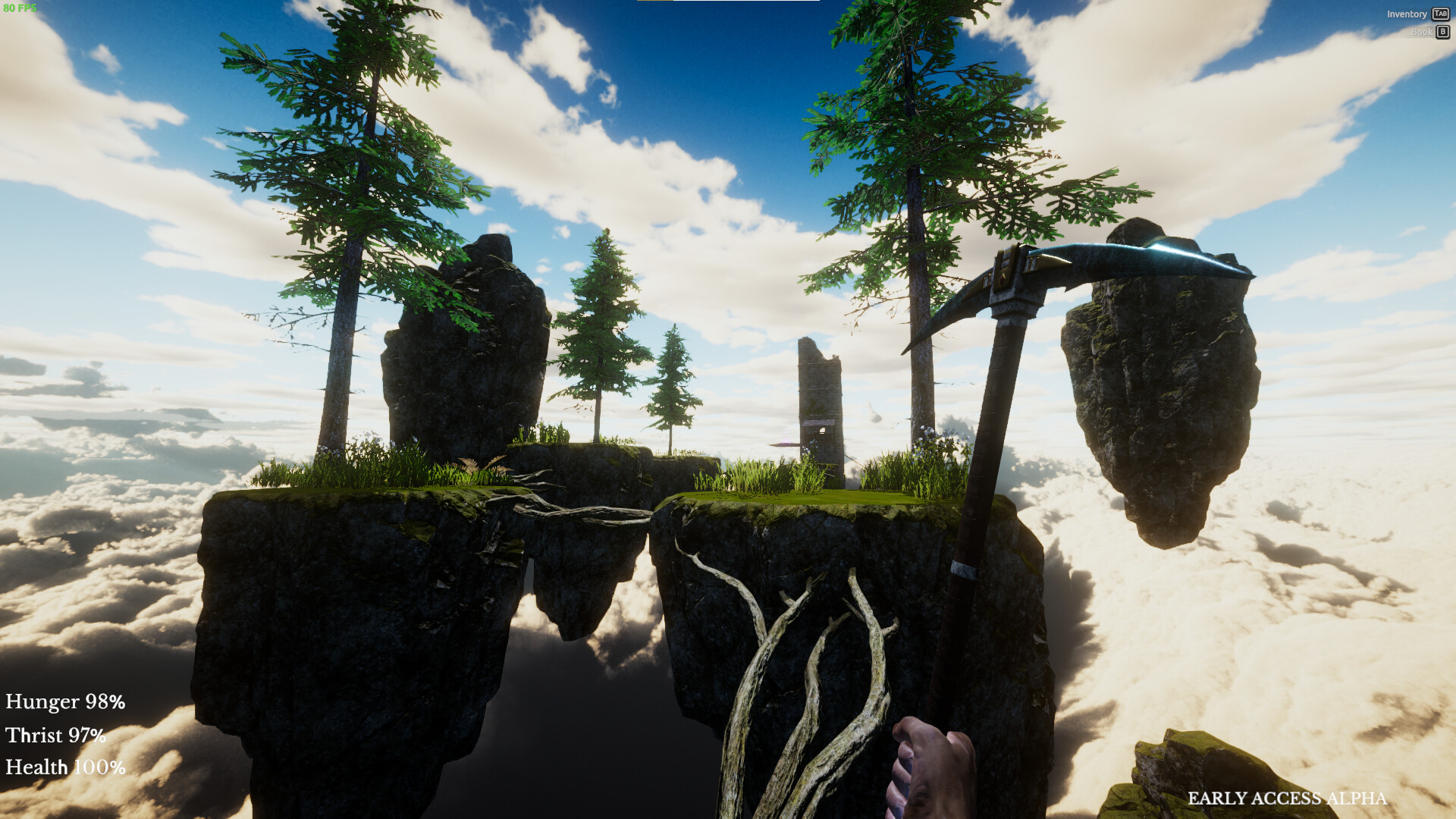Image resolution: width=1456 pixels, height=819 pixels.
Task: Click the Thrist 97% stat text
Action: (x=55, y=736)
